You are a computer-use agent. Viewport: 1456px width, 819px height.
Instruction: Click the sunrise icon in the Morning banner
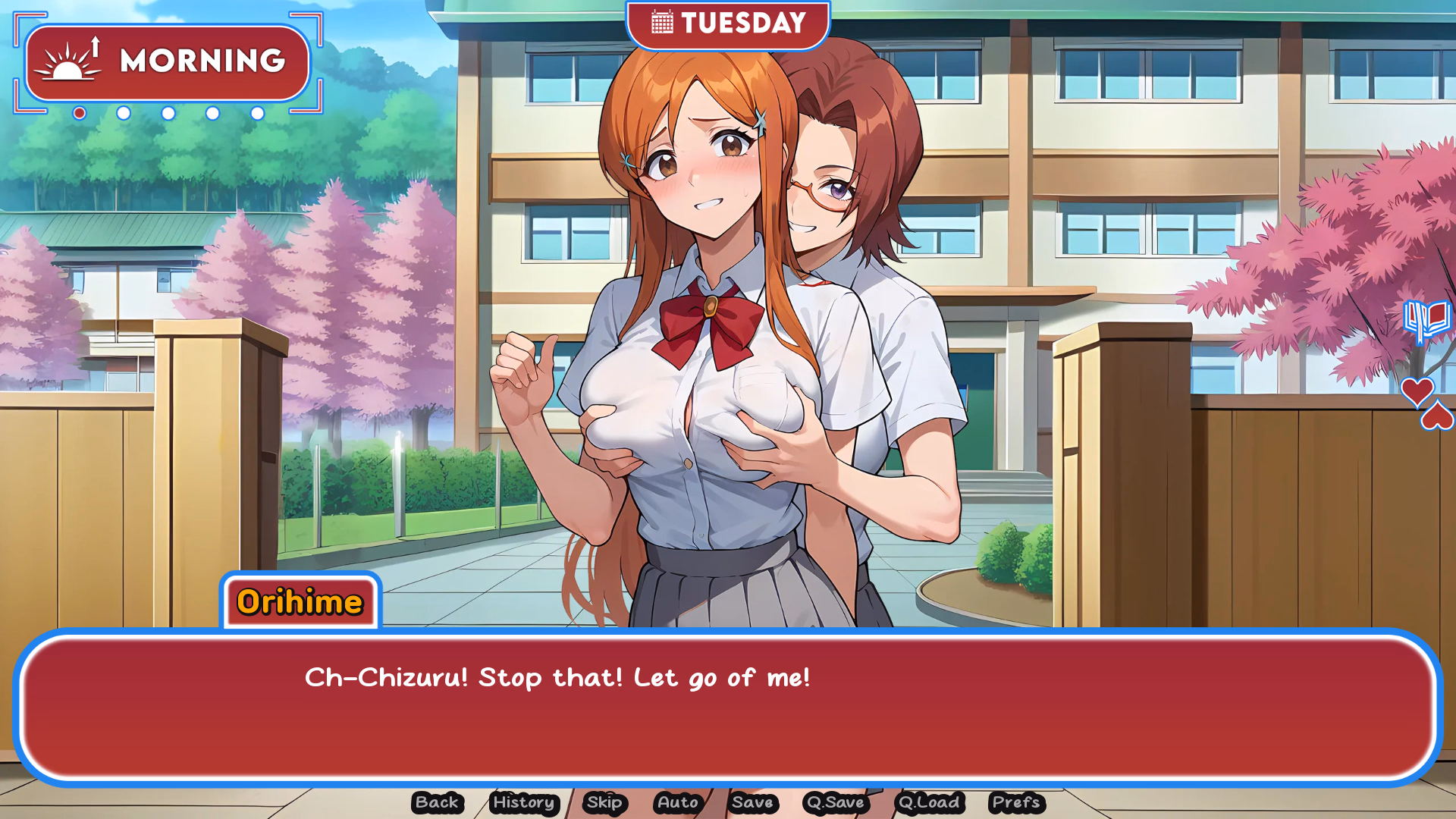tap(67, 62)
